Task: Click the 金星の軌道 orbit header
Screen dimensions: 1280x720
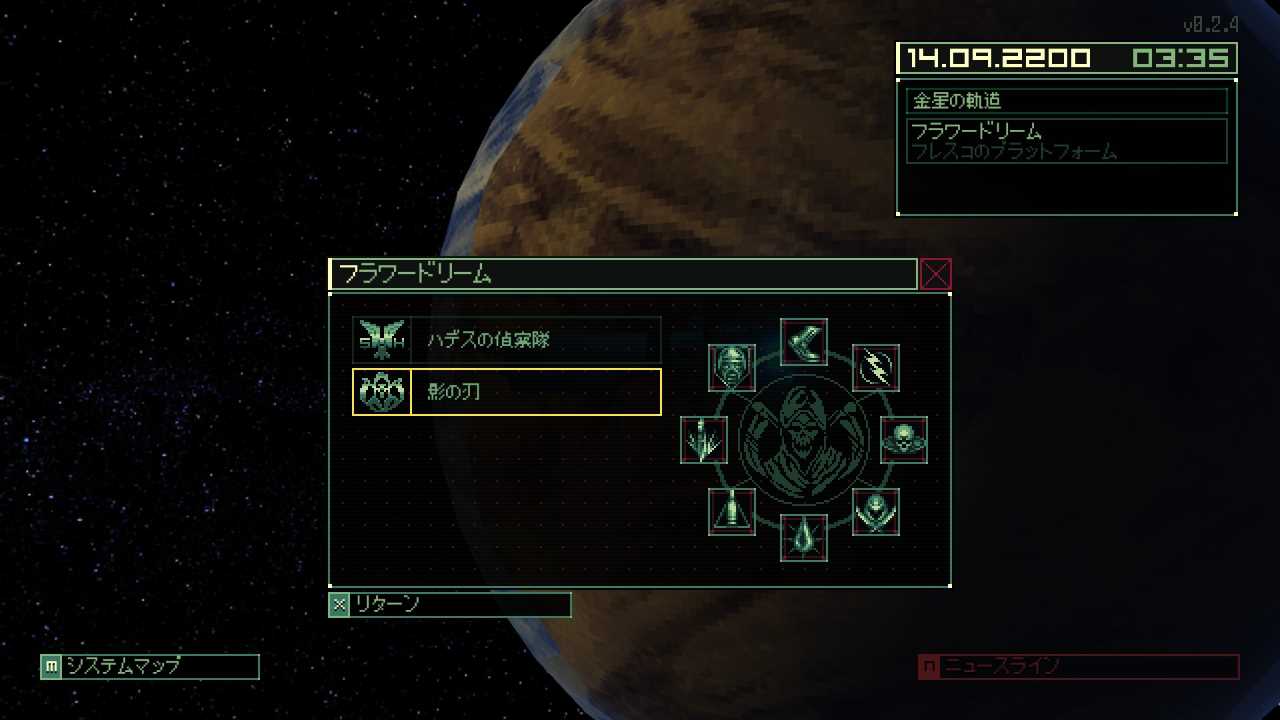Action: [1067, 101]
